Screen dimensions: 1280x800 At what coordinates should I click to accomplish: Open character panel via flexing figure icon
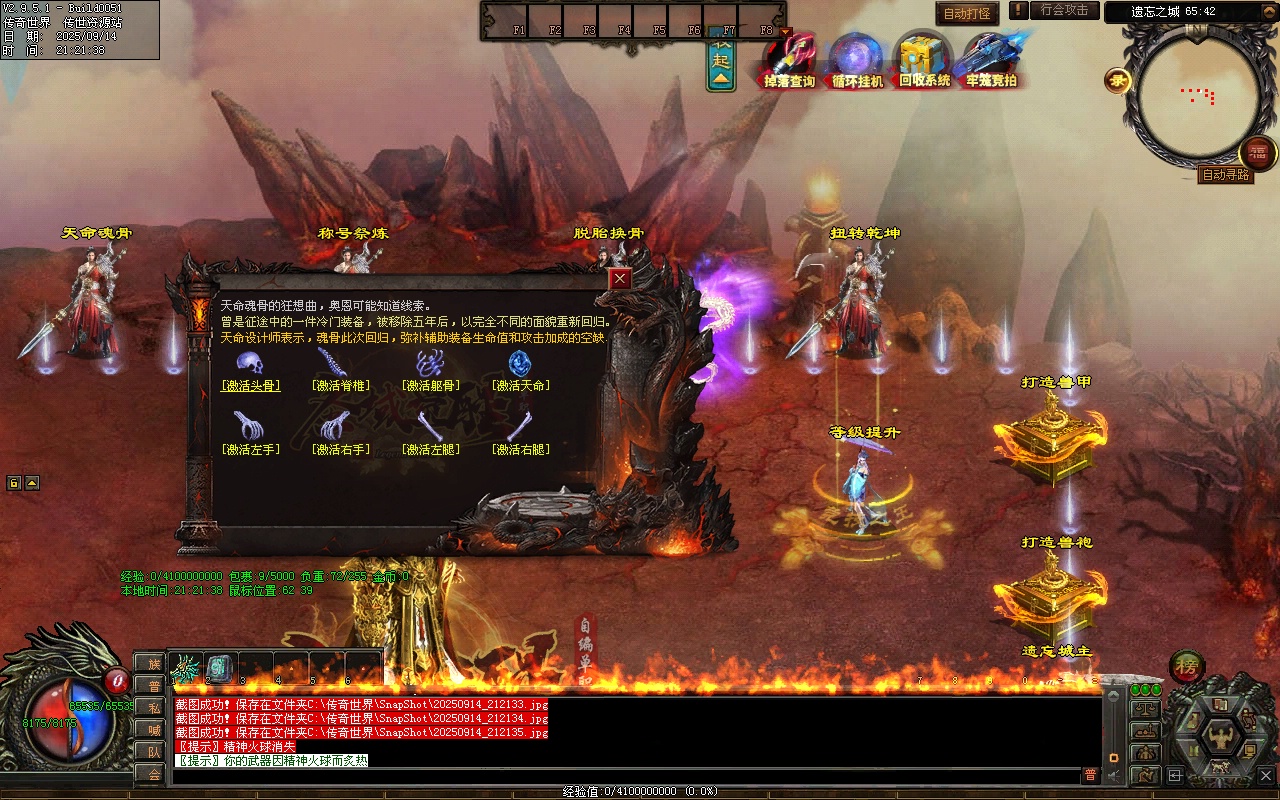1221,738
